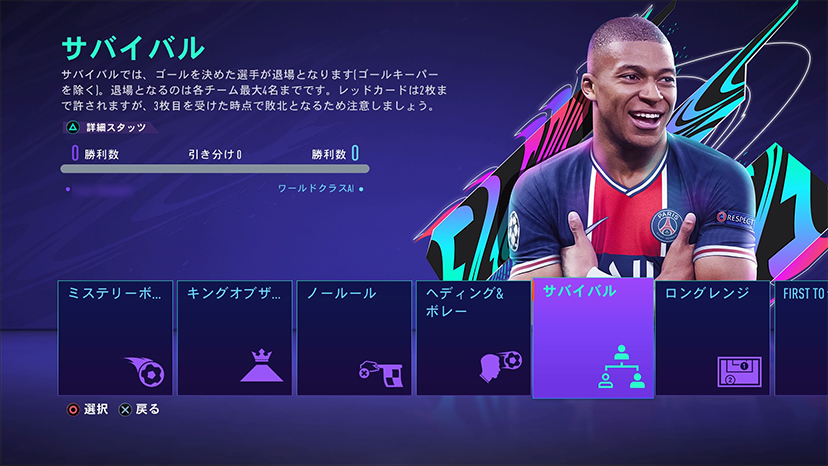Select the highlighted サバイバル tile
The width and height of the screenshot is (828, 466).
pyautogui.click(x=593, y=337)
